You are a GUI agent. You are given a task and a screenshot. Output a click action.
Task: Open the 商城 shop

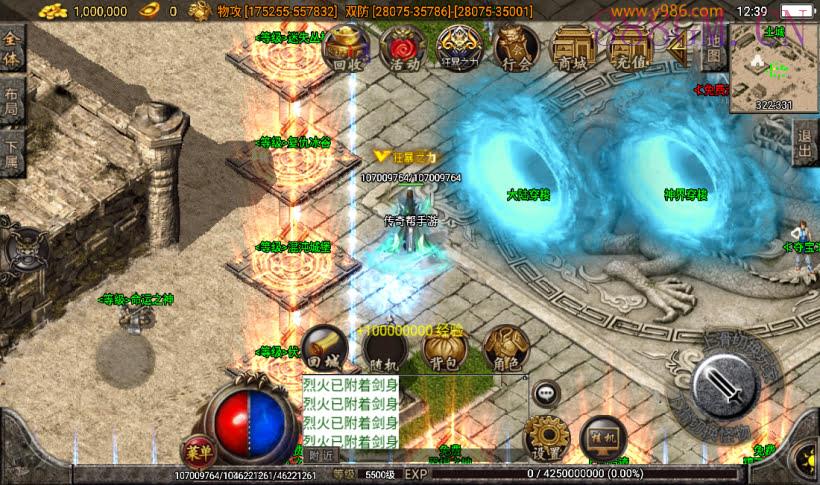click(574, 47)
